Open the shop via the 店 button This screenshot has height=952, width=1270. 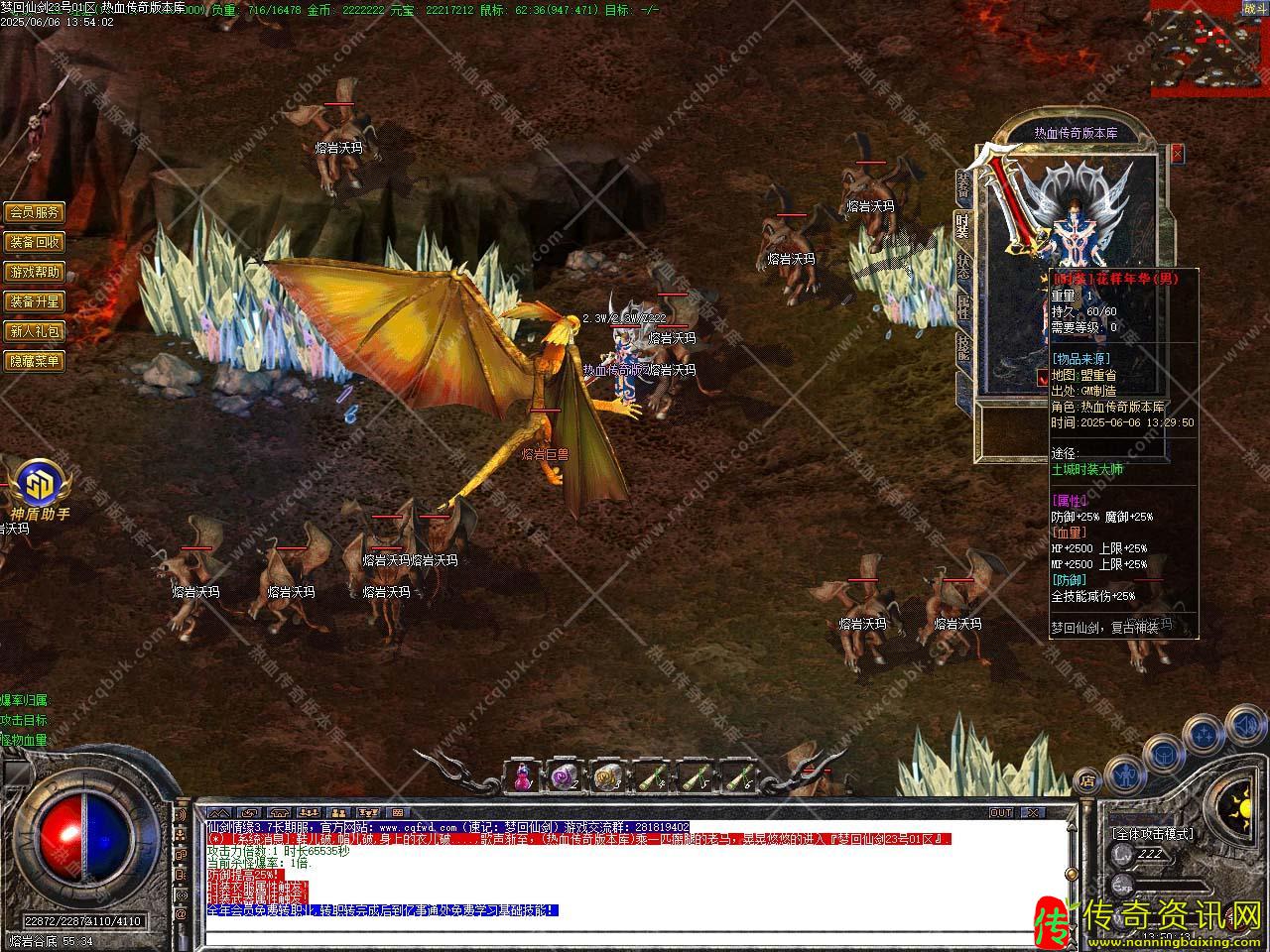(1086, 778)
